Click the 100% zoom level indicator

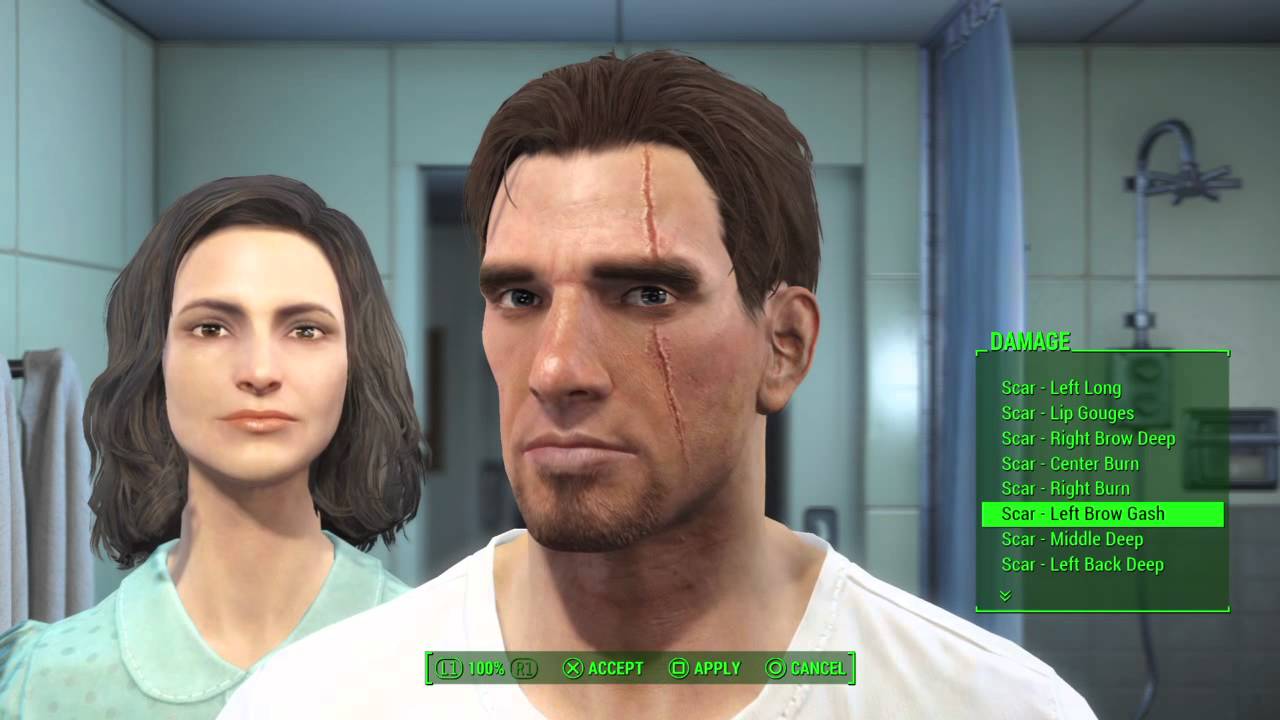point(488,667)
